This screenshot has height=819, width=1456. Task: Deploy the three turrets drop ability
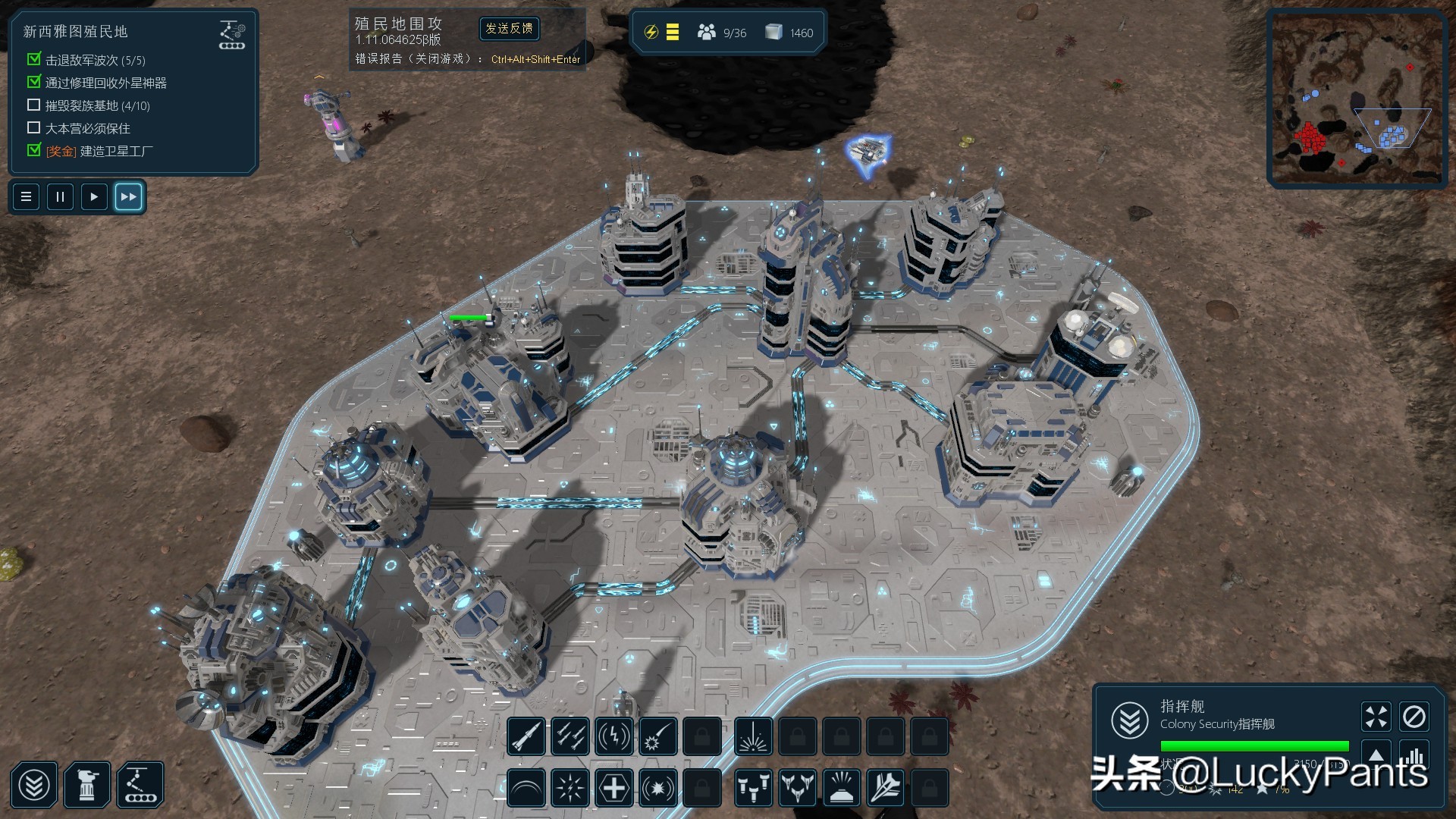753,789
